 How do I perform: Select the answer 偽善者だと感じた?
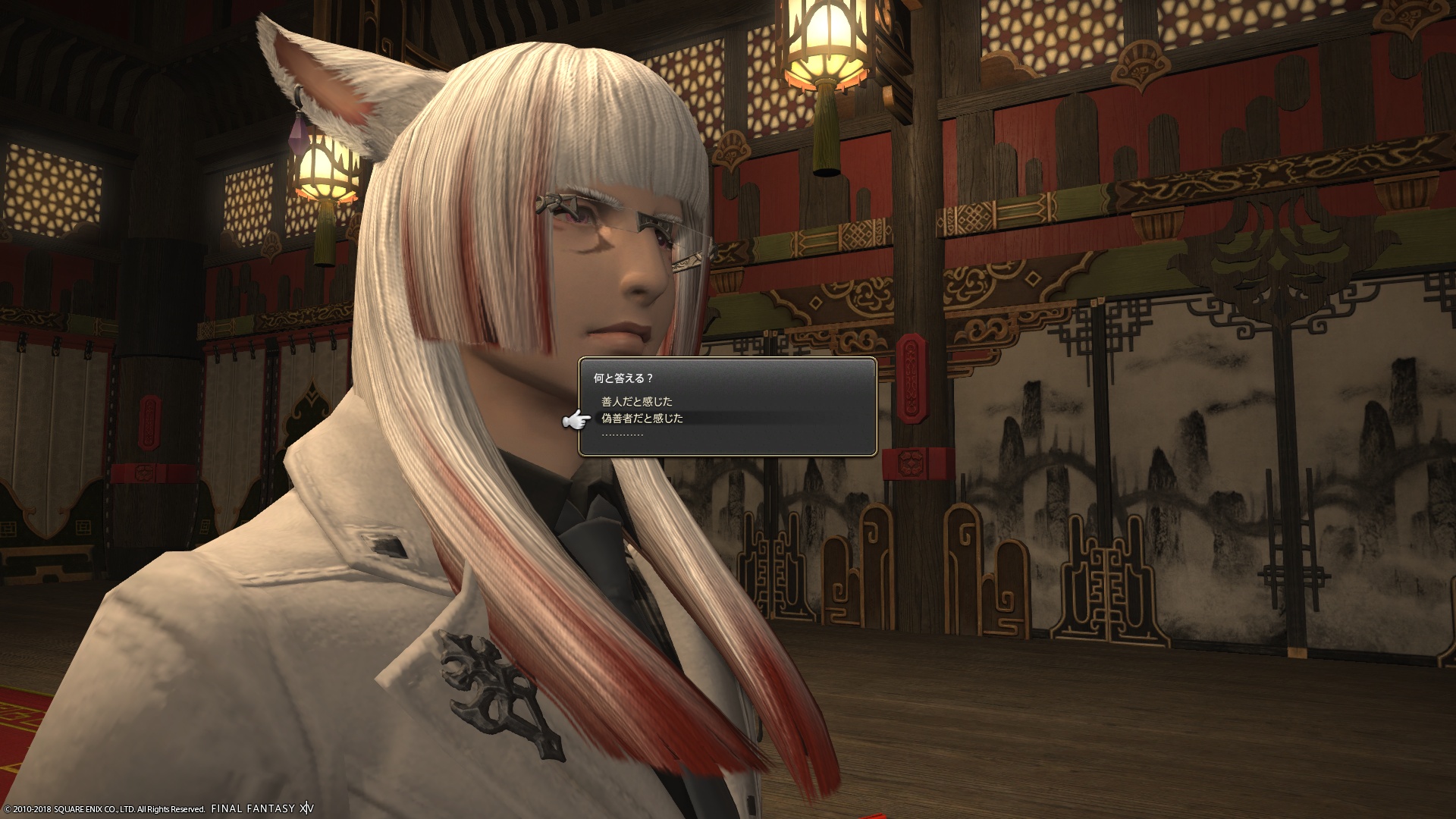(x=642, y=419)
